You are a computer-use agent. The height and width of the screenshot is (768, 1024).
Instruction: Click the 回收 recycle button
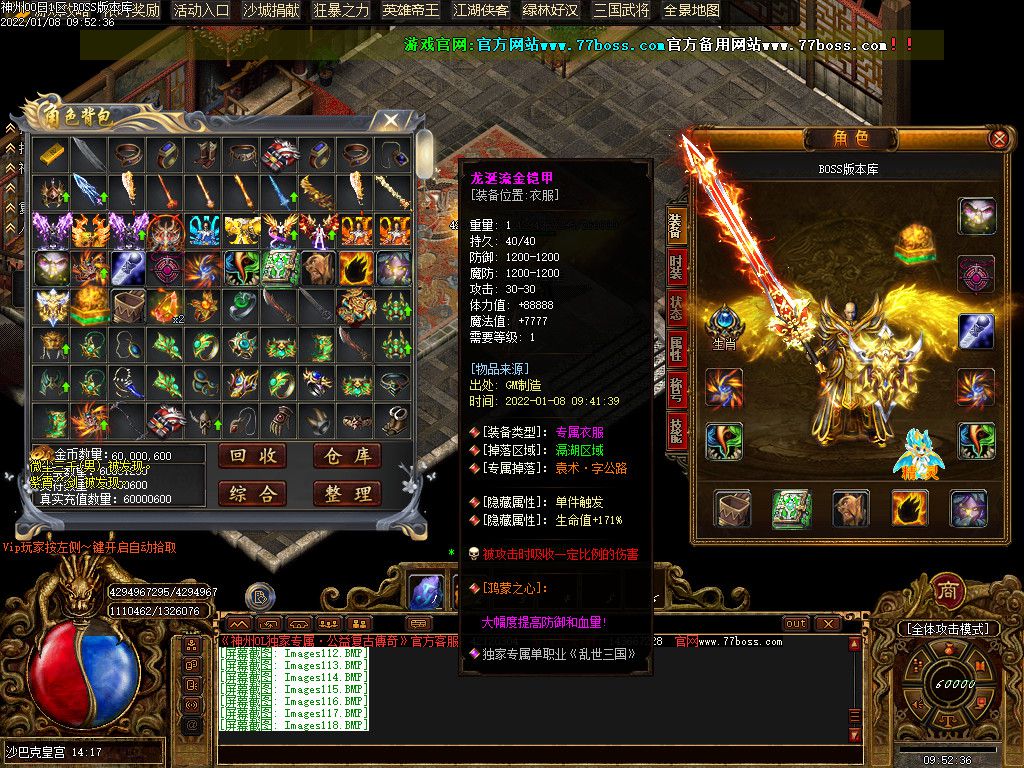252,456
